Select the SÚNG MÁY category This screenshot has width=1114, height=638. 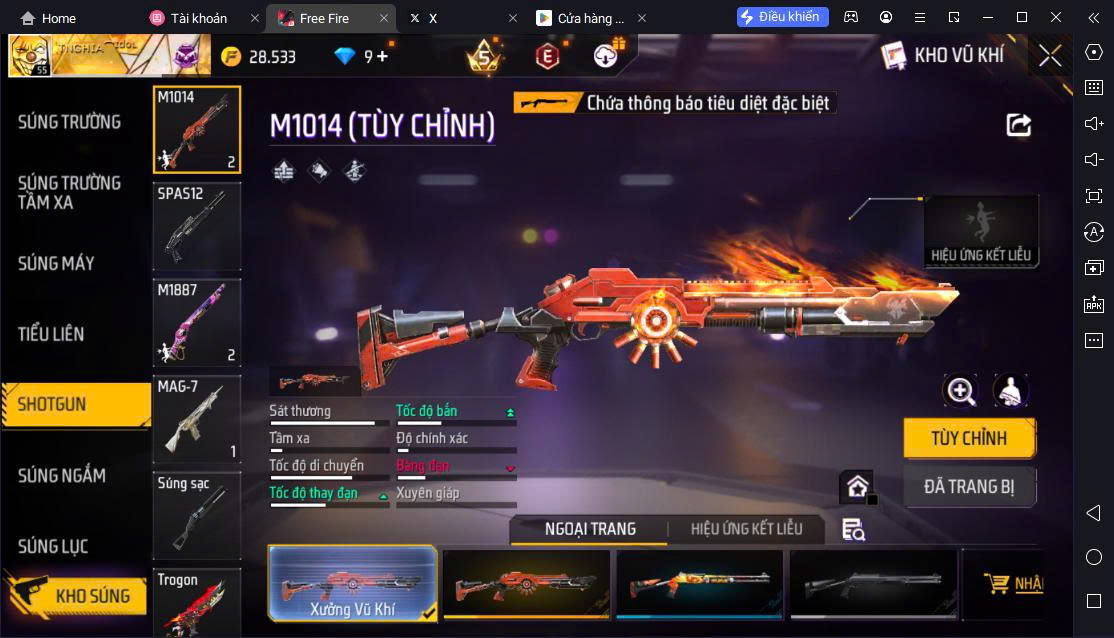pyautogui.click(x=57, y=263)
